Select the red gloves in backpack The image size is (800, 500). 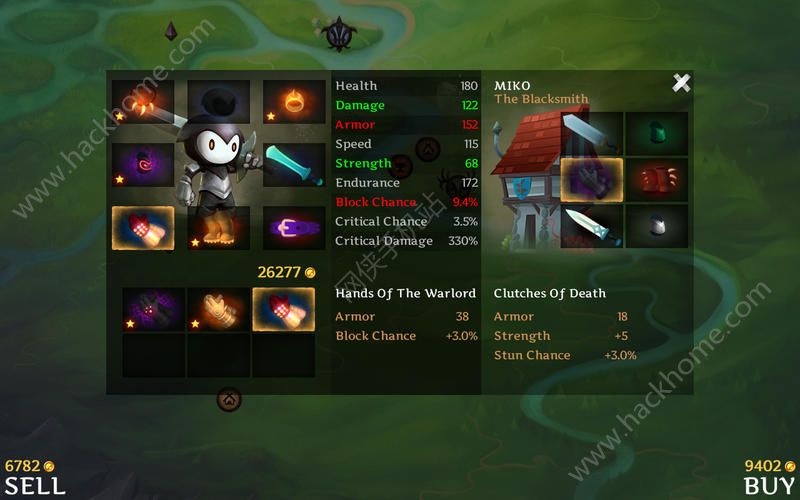(x=283, y=309)
